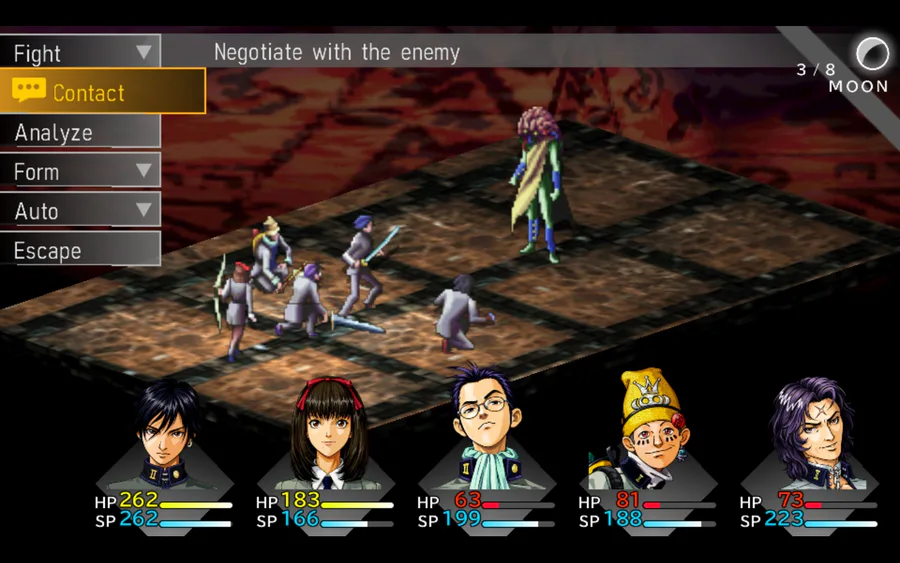Open the Form submenu

click(80, 172)
